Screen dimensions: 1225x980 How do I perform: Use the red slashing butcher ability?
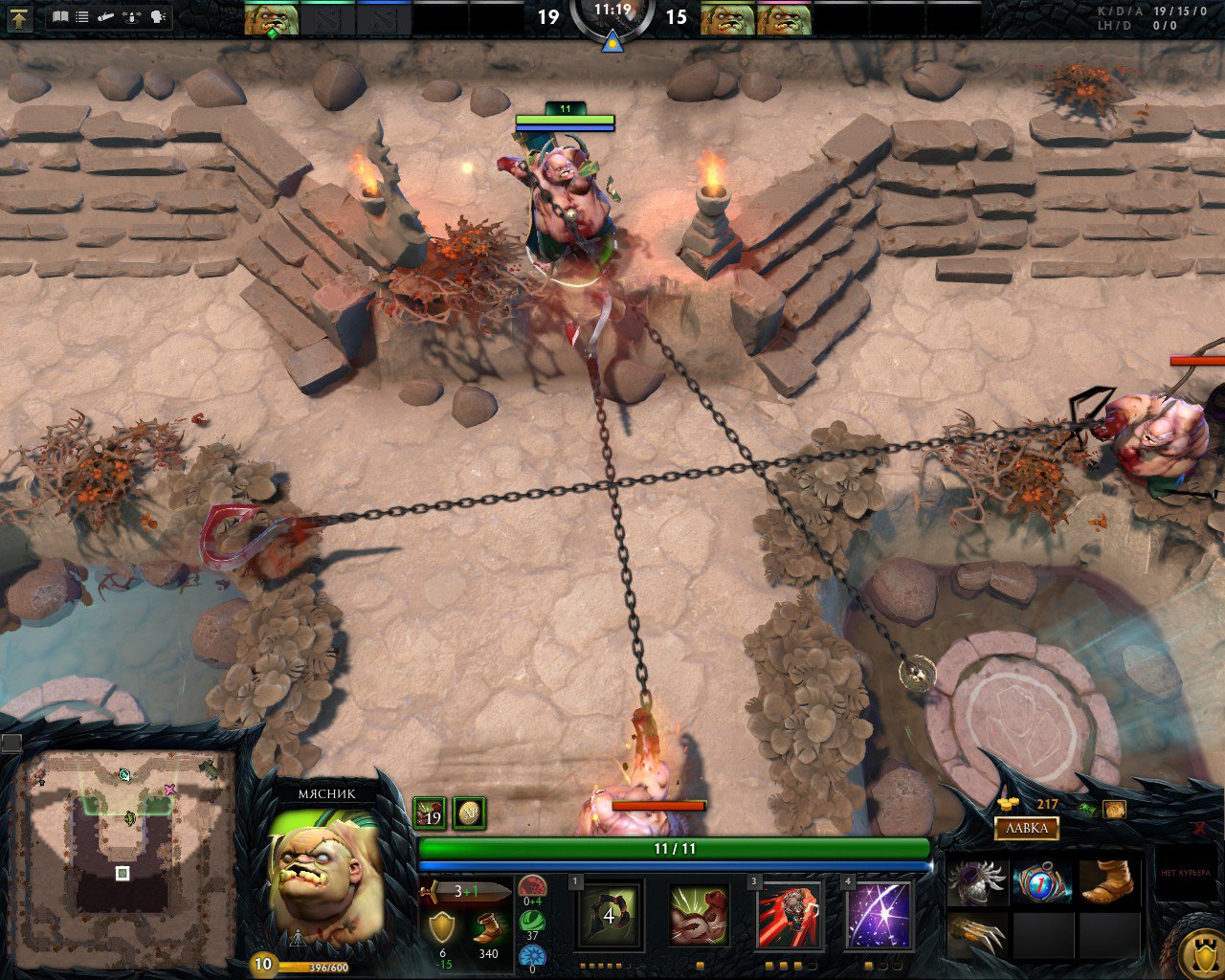tap(789, 916)
